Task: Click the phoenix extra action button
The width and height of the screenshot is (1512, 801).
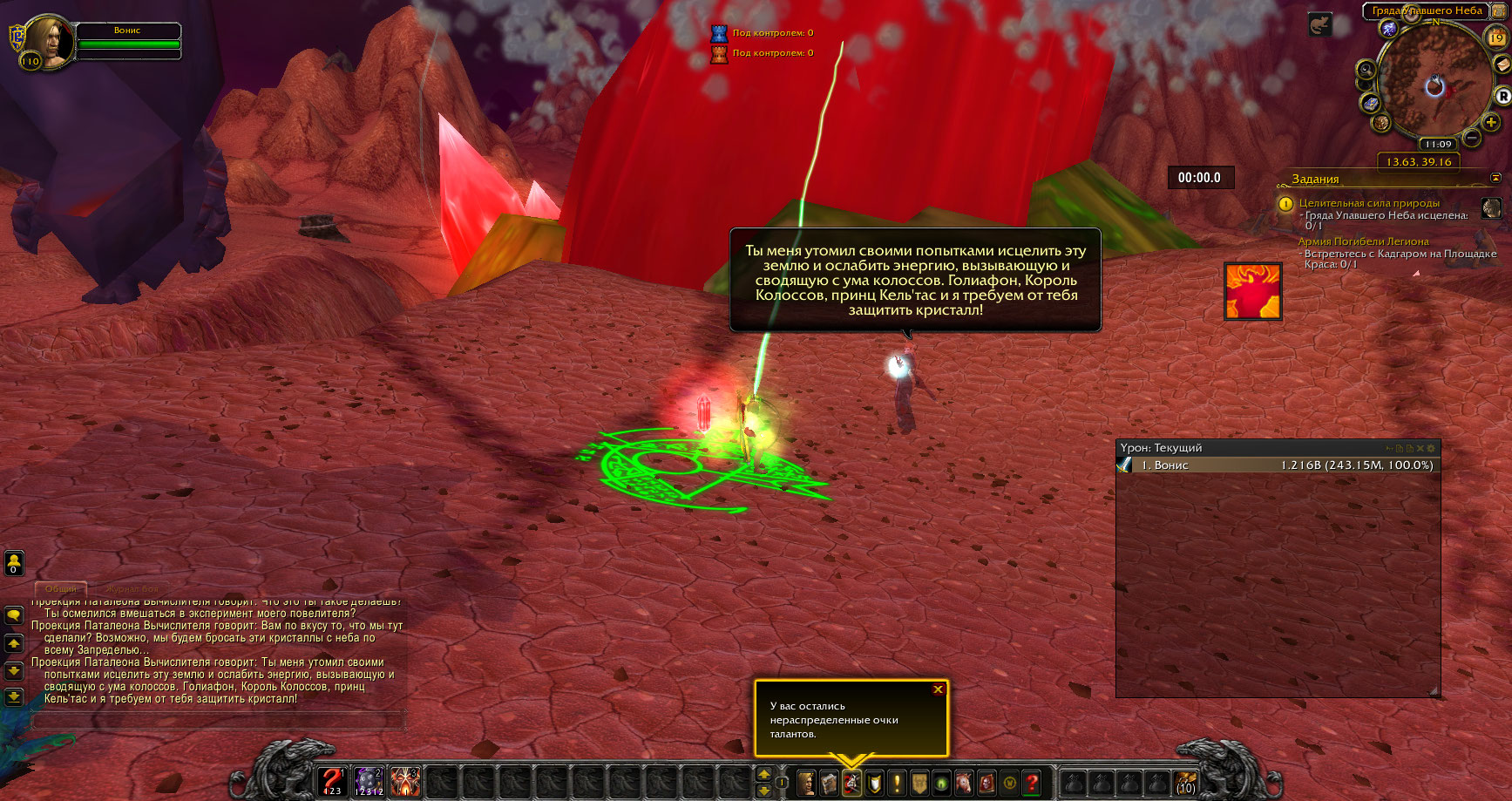Action: (x=1252, y=291)
